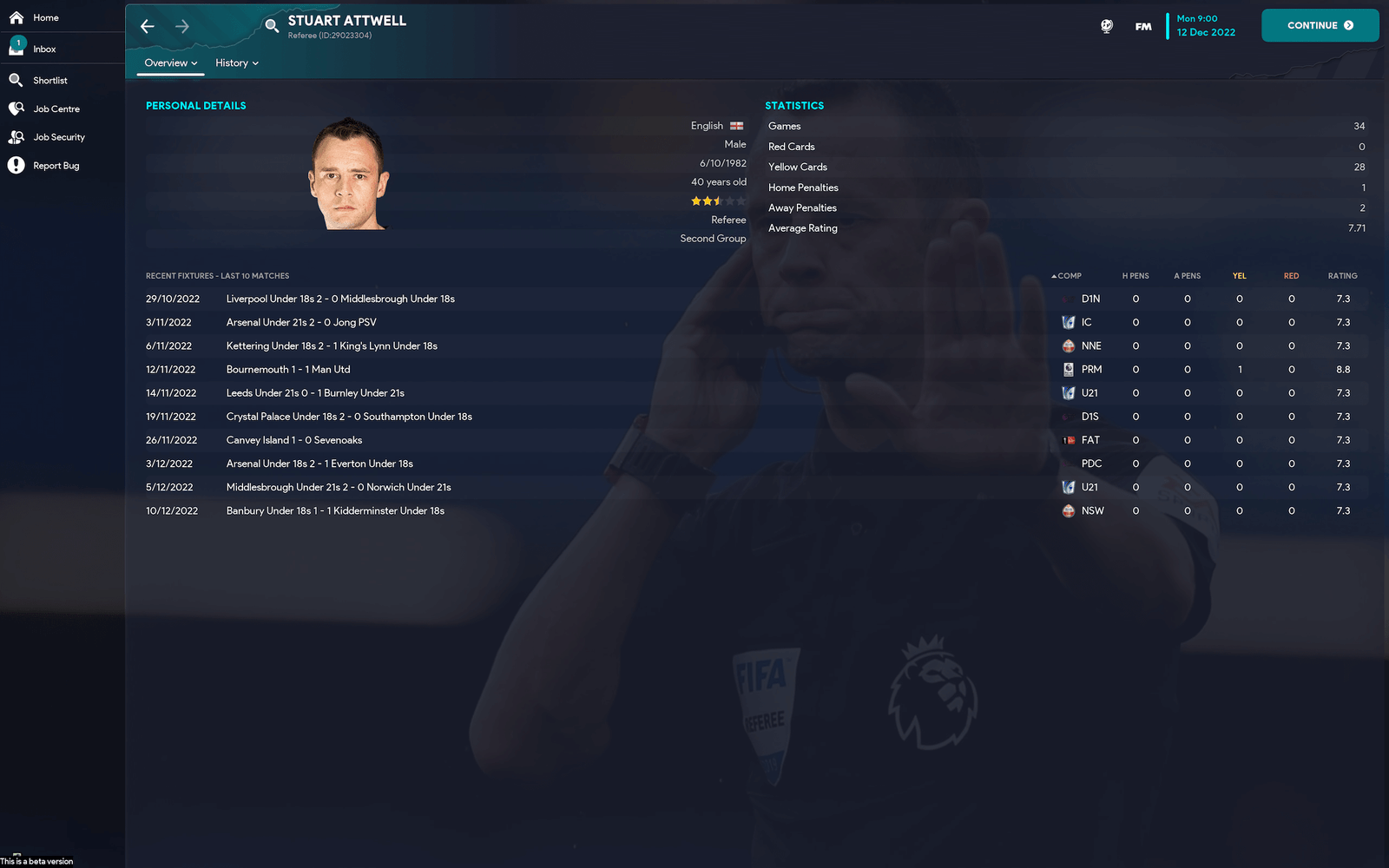
Task: Open the Bournemouth 1 - 1 Man Utd fixture
Action: click(x=288, y=370)
